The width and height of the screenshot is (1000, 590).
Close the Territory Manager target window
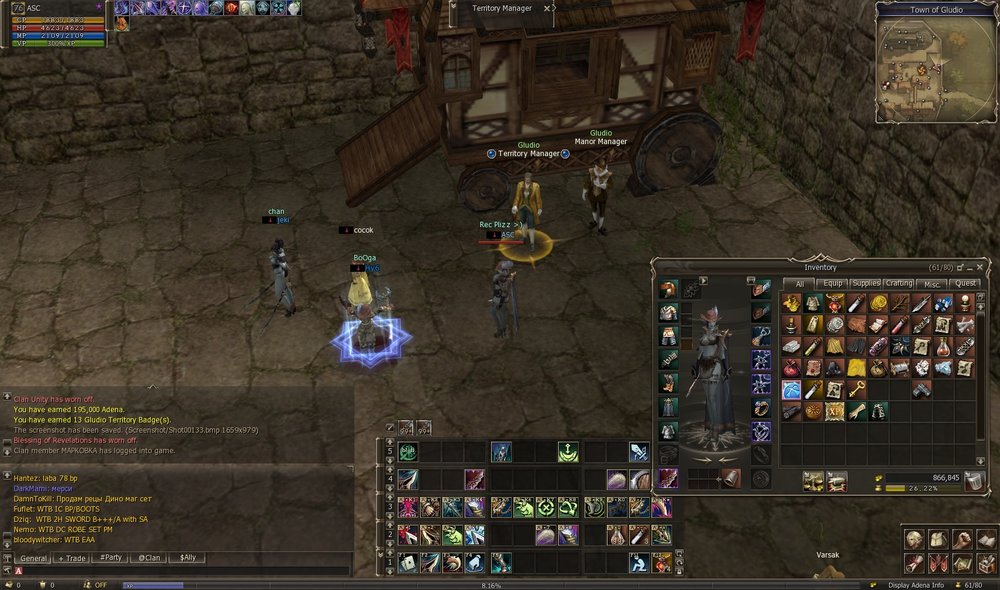coord(547,8)
